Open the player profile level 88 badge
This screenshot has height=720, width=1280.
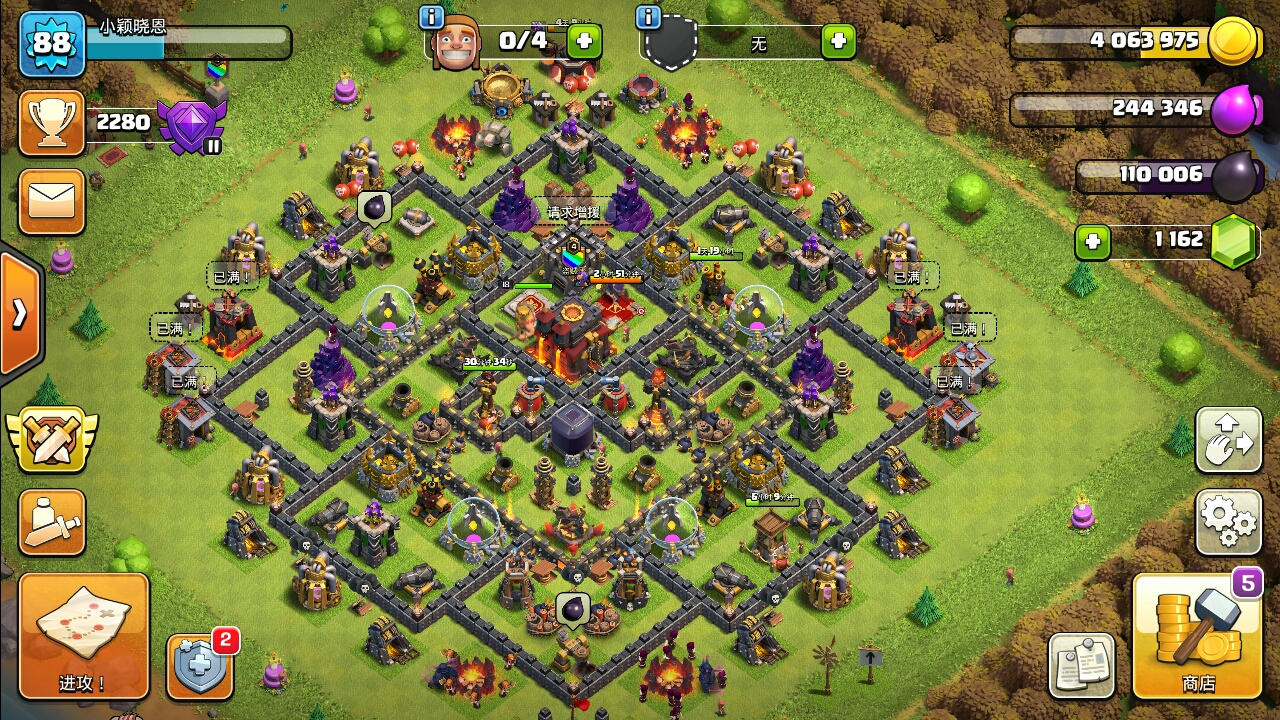pos(51,43)
